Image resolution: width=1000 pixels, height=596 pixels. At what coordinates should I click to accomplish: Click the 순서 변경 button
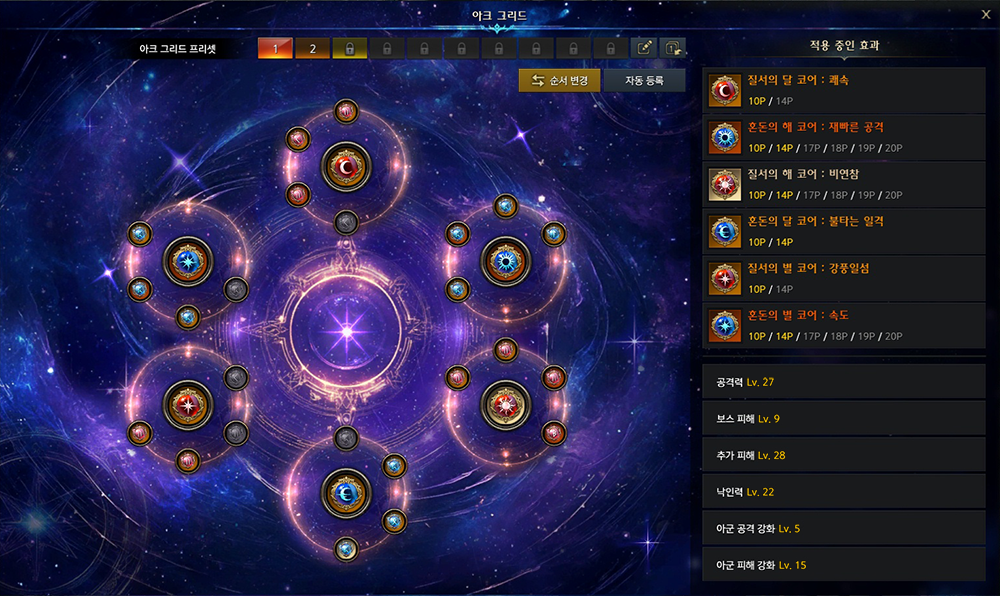559,80
